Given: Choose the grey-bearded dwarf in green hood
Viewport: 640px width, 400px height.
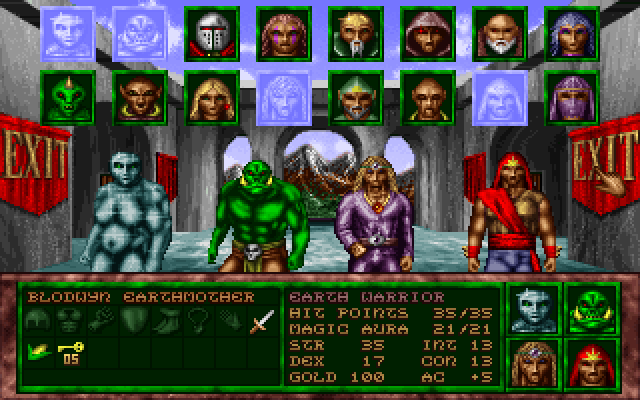Looking at the screenshot, I should (x=353, y=96).
